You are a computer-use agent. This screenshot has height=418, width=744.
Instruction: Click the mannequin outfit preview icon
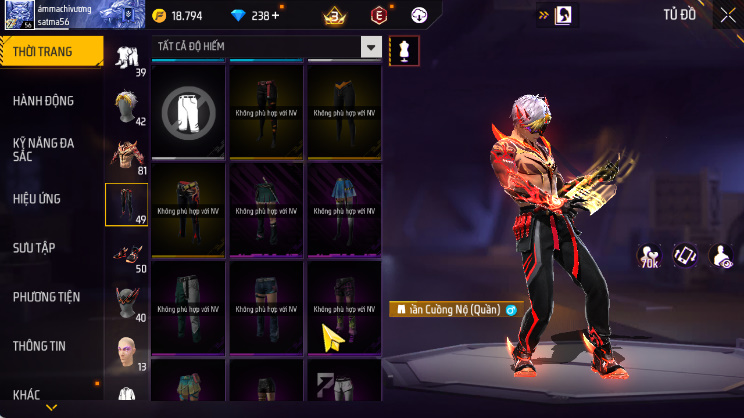pos(405,48)
